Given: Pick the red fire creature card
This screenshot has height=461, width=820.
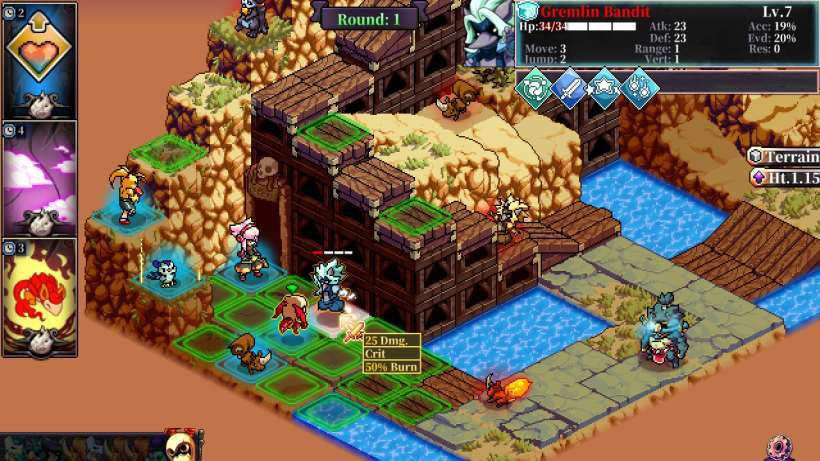Looking at the screenshot, I should (x=40, y=296).
